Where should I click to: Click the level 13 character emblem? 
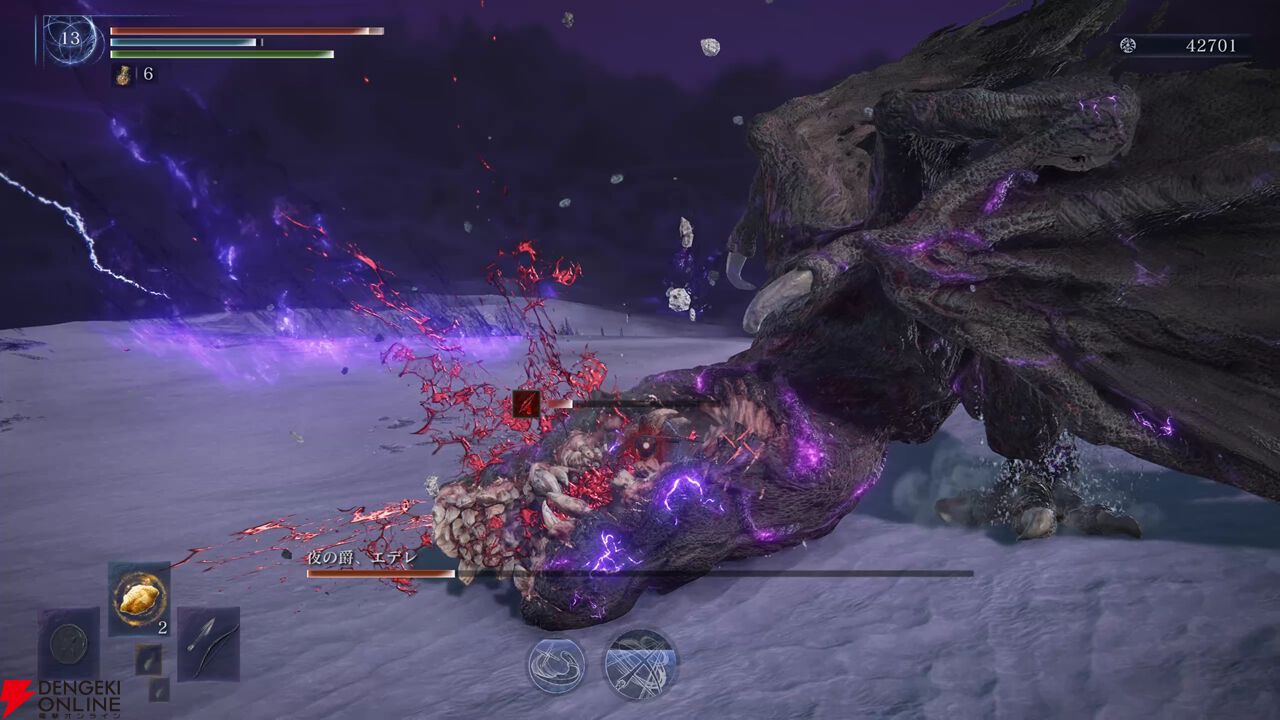point(71,40)
